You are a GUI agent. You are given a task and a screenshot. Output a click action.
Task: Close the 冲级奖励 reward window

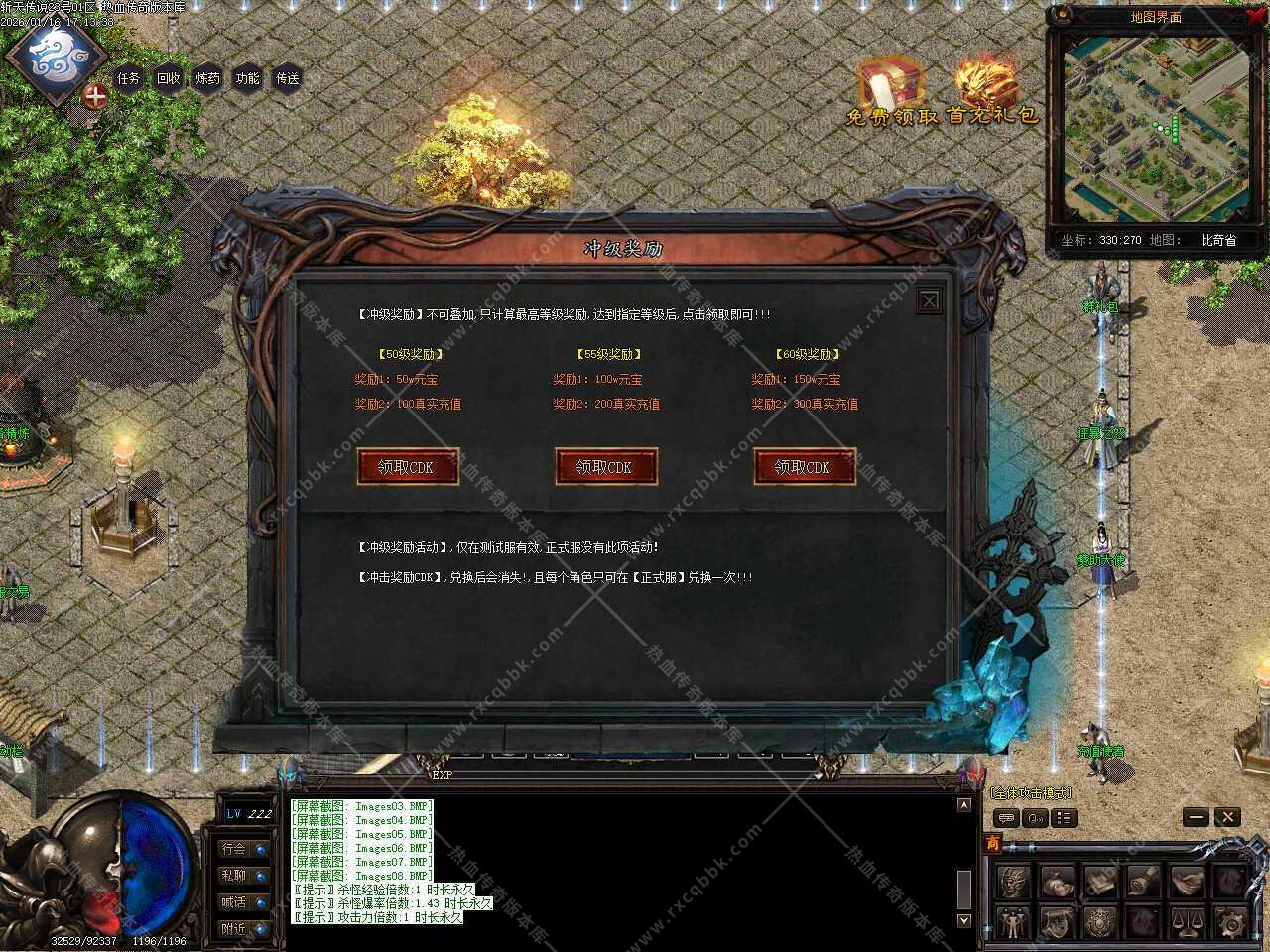point(929,300)
